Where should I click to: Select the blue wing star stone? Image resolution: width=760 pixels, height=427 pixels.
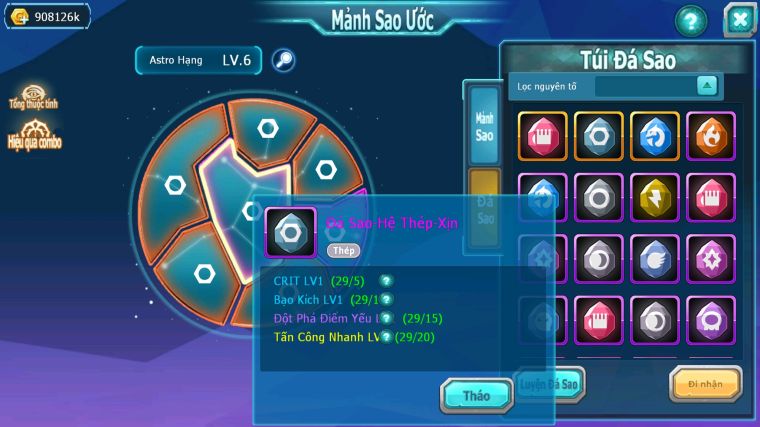pos(655,259)
